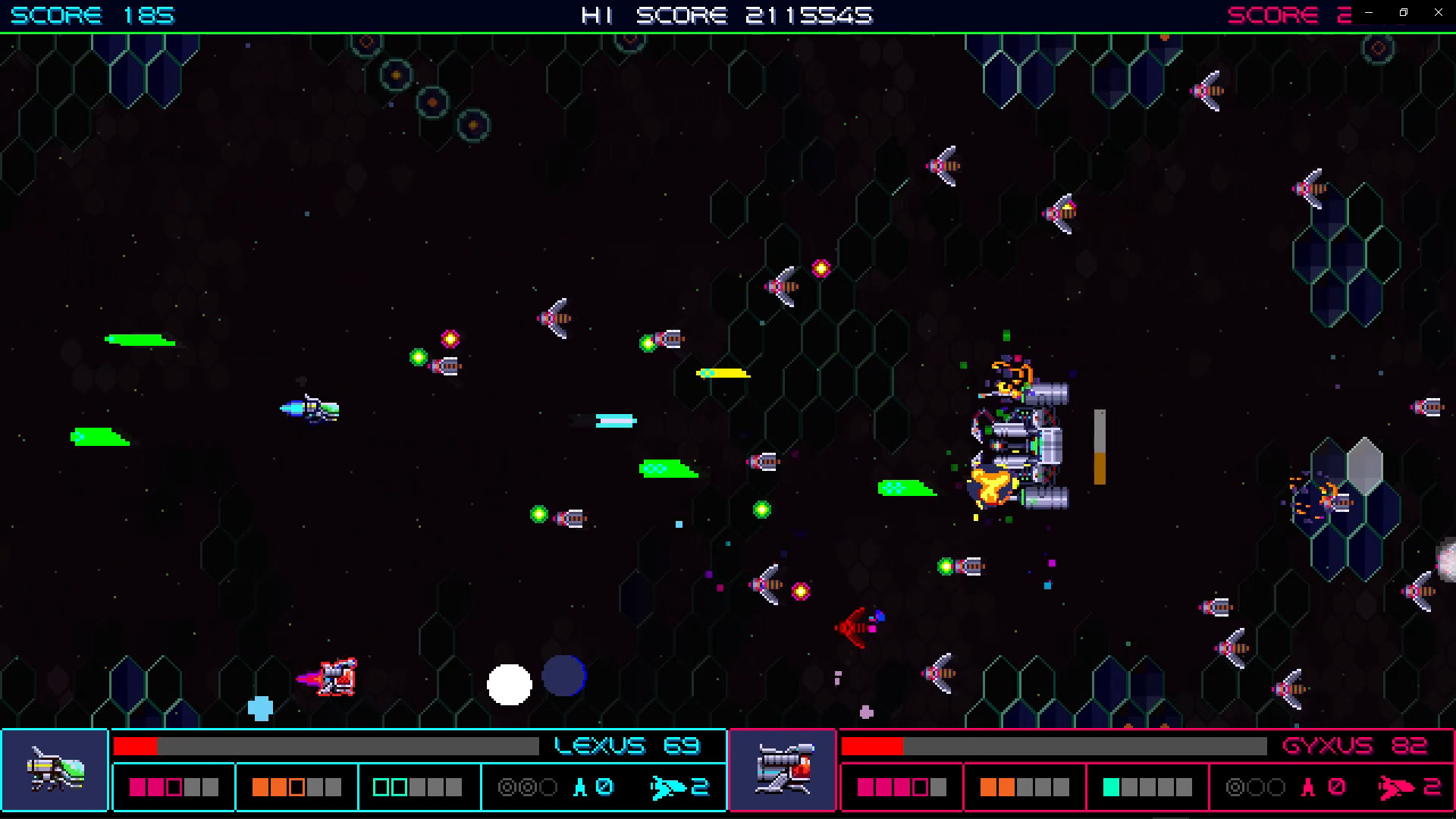This screenshot has height=819, width=1456.
Task: Select the Lexus ship portrait icon
Action: point(55,770)
